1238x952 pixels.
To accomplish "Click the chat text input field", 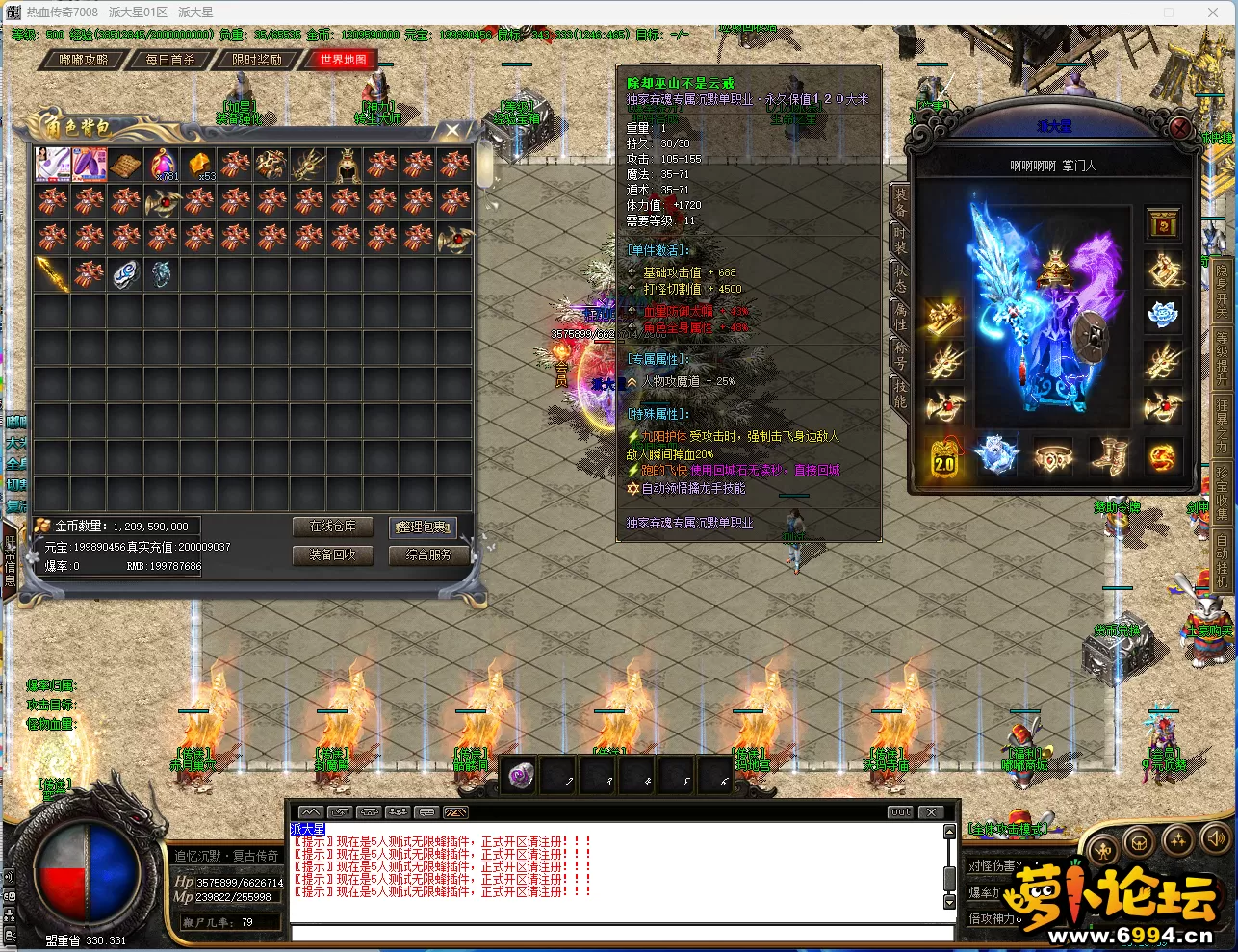I will 621,932.
